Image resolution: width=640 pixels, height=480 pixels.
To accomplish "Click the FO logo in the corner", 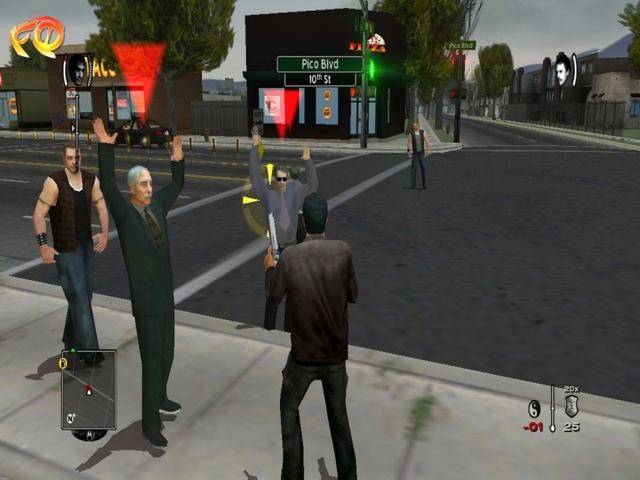I will pos(36,37).
